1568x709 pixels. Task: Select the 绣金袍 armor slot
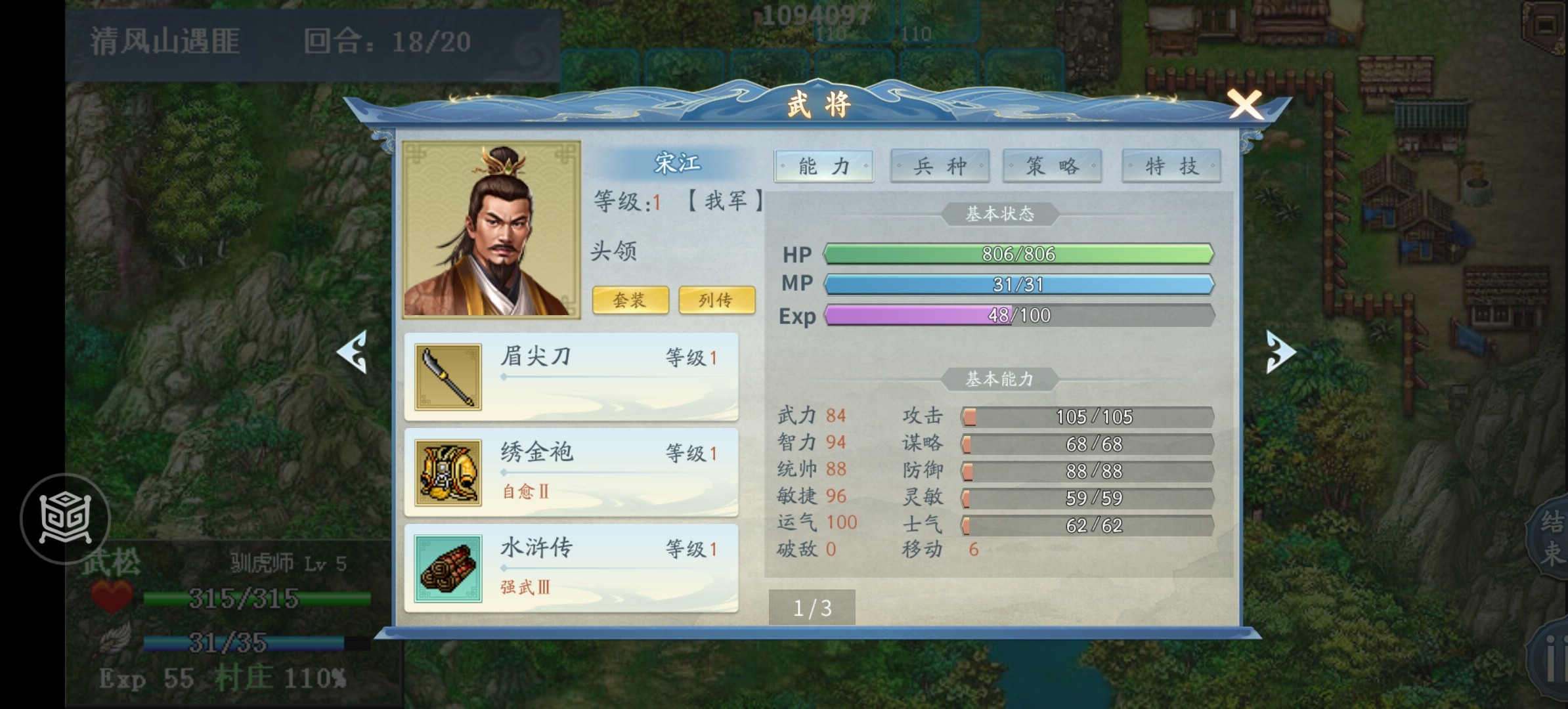tap(571, 473)
